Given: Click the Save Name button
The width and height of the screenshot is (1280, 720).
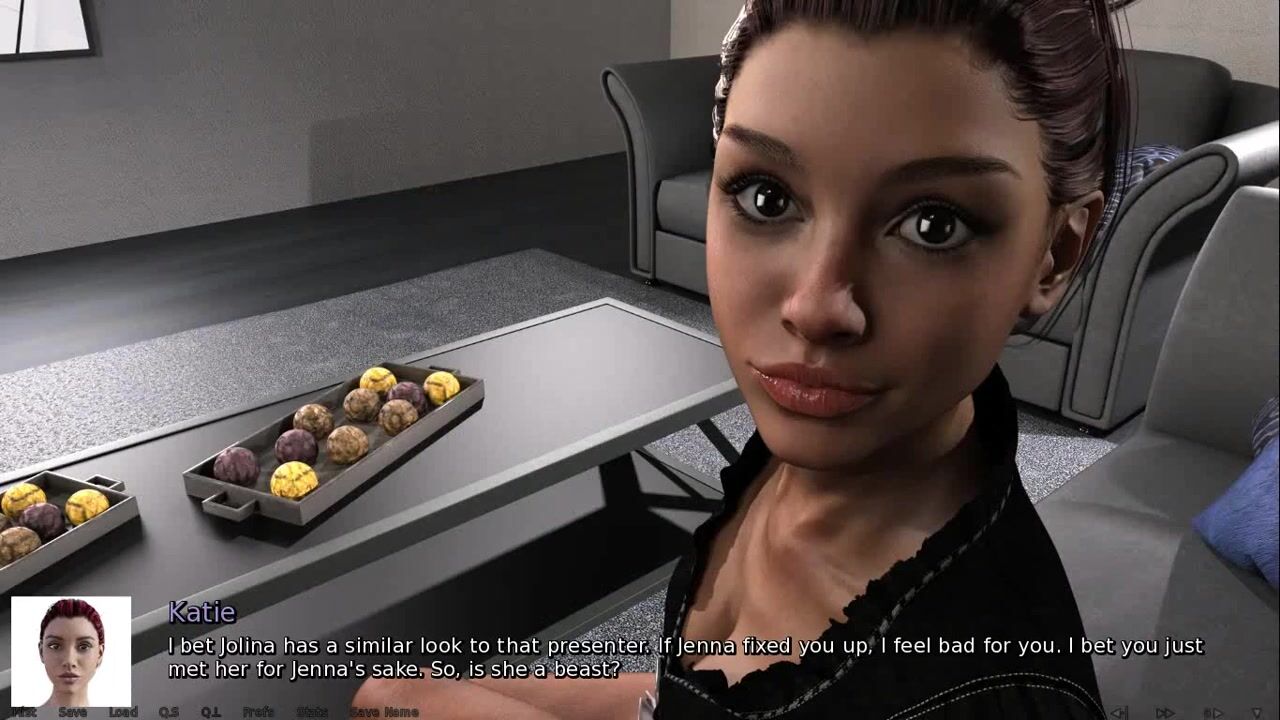Looking at the screenshot, I should coord(384,712).
